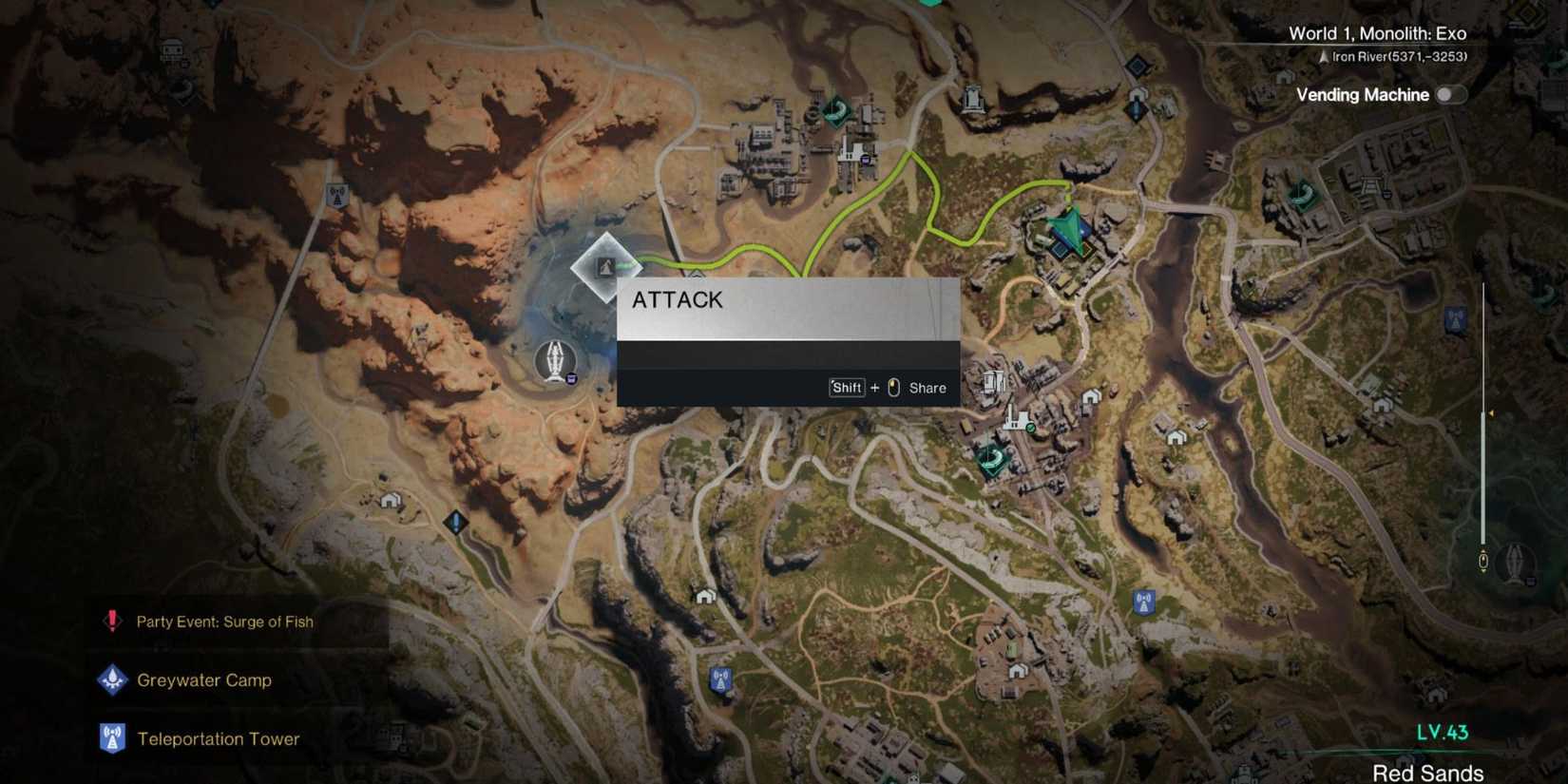Click the green checkmark marker near the settlement
Viewport: 1568px width, 784px height.
[1029, 428]
